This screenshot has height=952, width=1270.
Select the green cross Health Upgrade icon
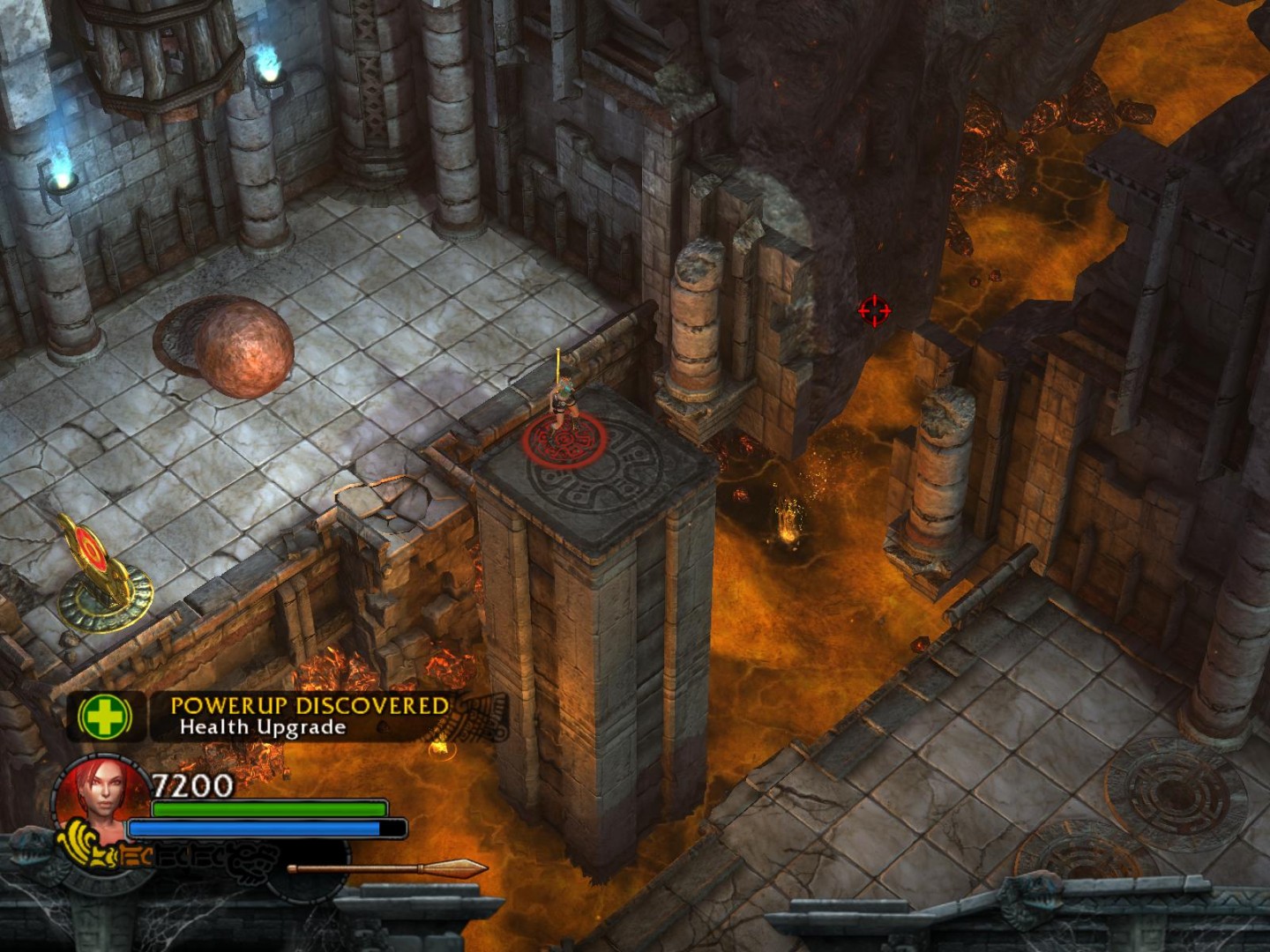pyautogui.click(x=105, y=718)
